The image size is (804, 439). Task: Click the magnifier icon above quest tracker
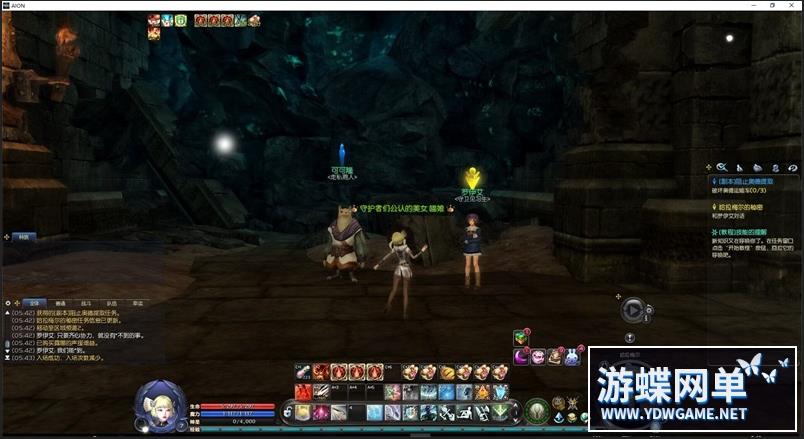pos(720,167)
